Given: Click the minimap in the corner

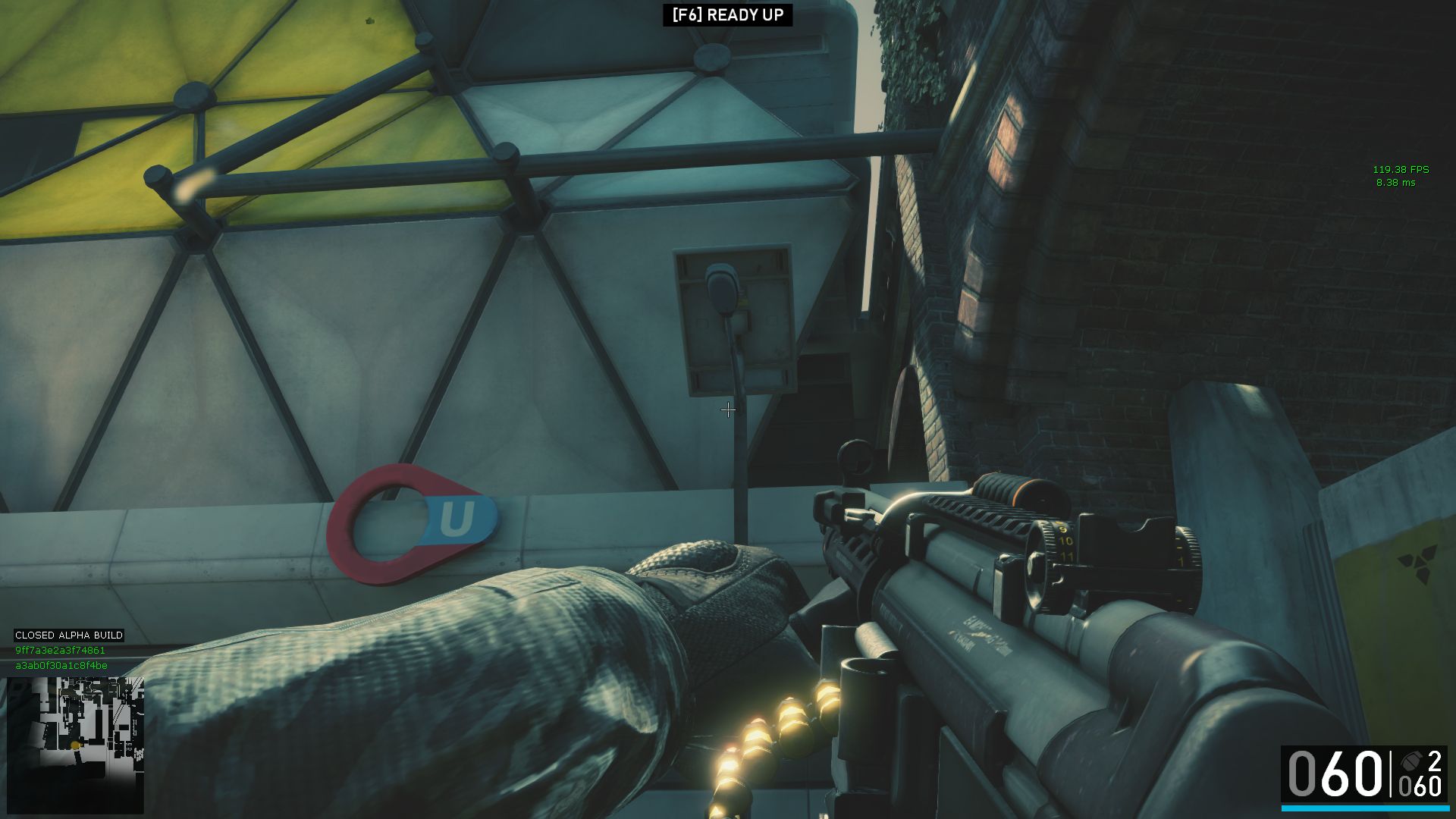Looking at the screenshot, I should pyautogui.click(x=74, y=744).
